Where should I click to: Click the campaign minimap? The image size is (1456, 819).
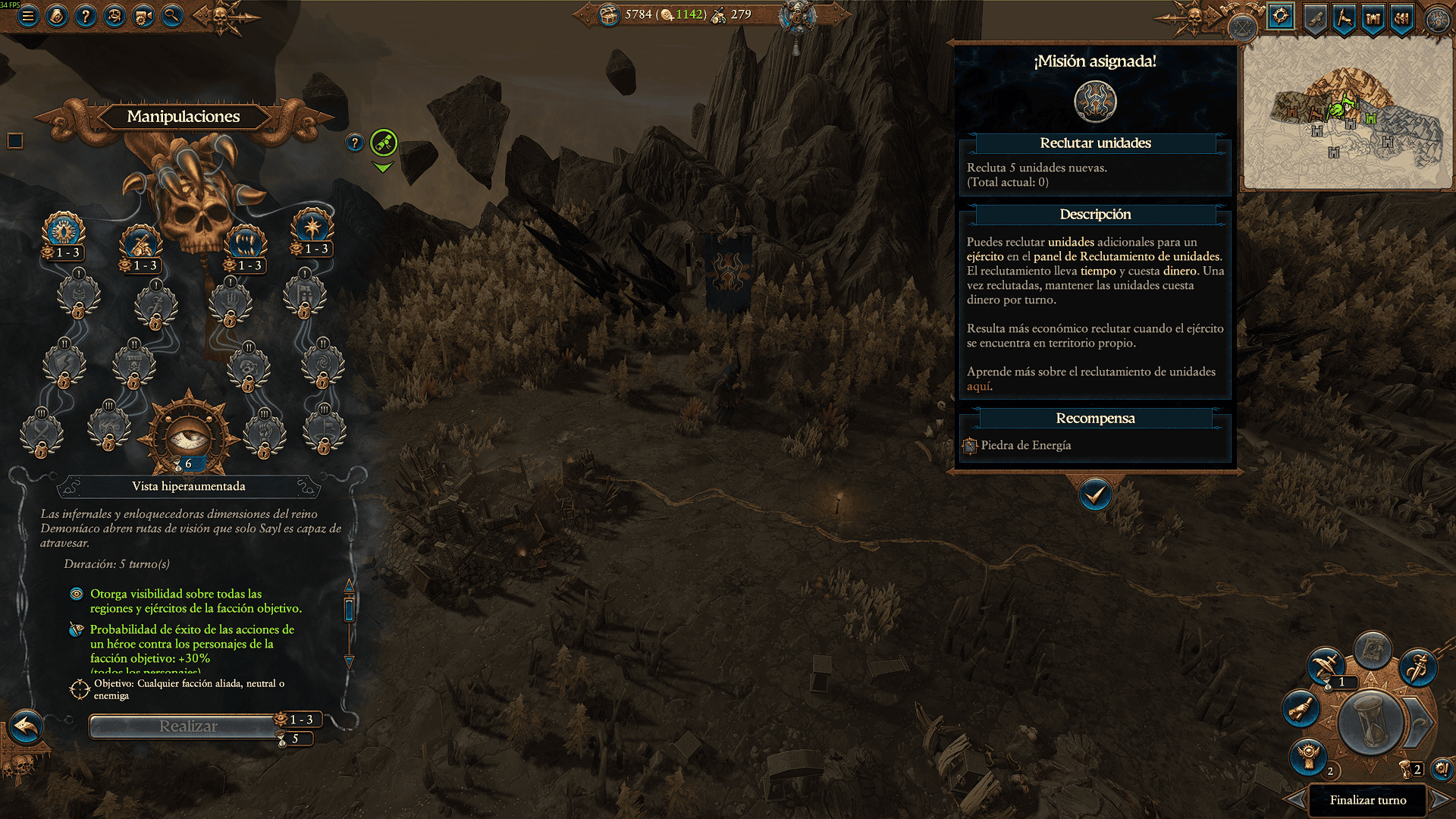pyautogui.click(x=1347, y=114)
